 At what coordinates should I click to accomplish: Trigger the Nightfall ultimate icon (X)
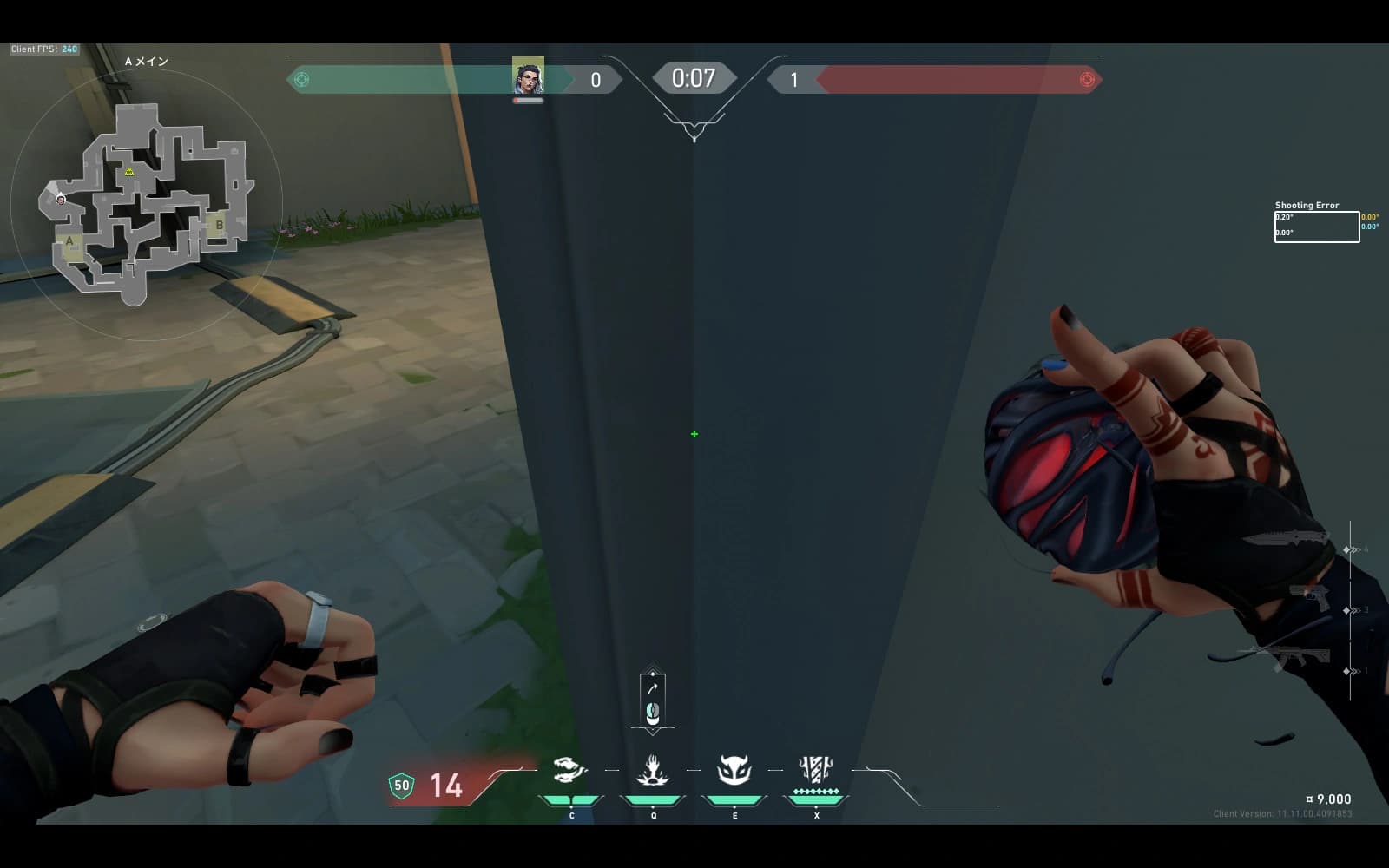pyautogui.click(x=815, y=770)
